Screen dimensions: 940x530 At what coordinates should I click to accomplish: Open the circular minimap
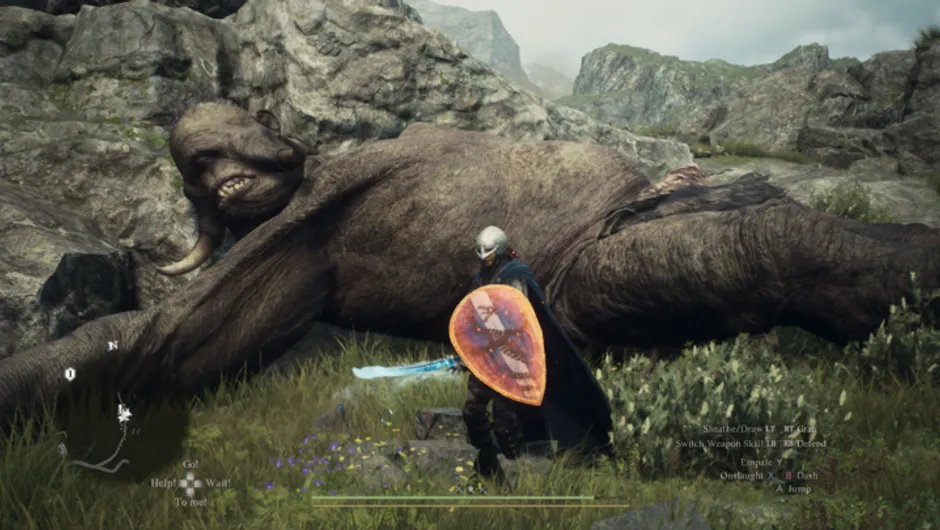point(120,420)
